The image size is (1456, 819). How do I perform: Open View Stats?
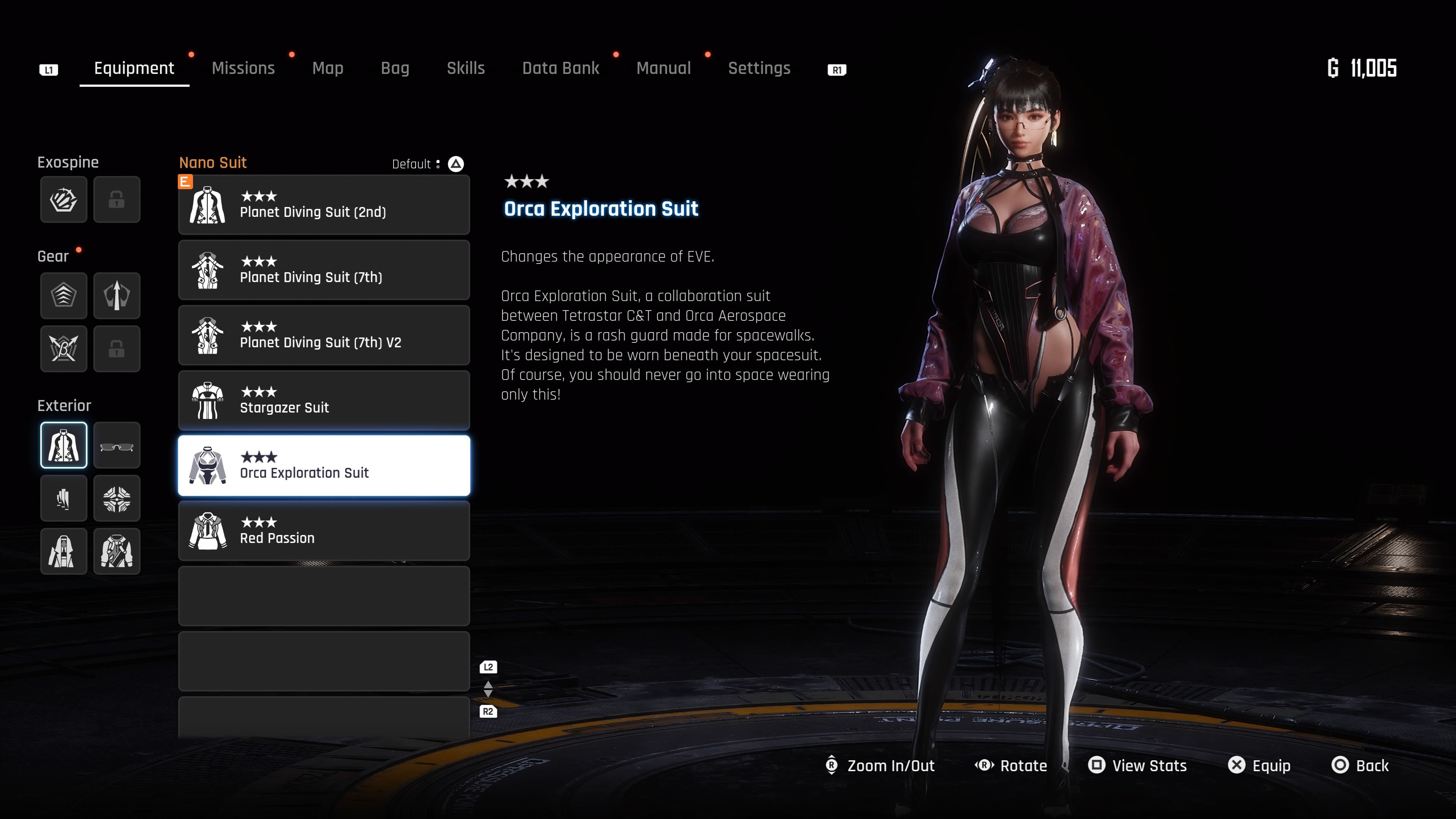(x=1137, y=765)
